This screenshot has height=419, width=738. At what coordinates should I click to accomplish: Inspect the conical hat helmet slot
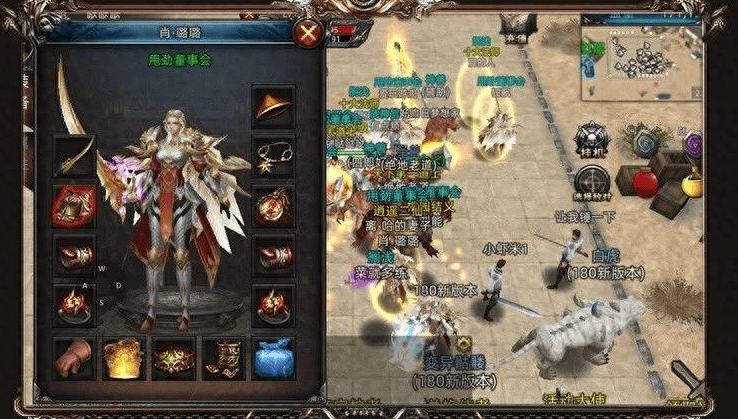pyautogui.click(x=272, y=106)
